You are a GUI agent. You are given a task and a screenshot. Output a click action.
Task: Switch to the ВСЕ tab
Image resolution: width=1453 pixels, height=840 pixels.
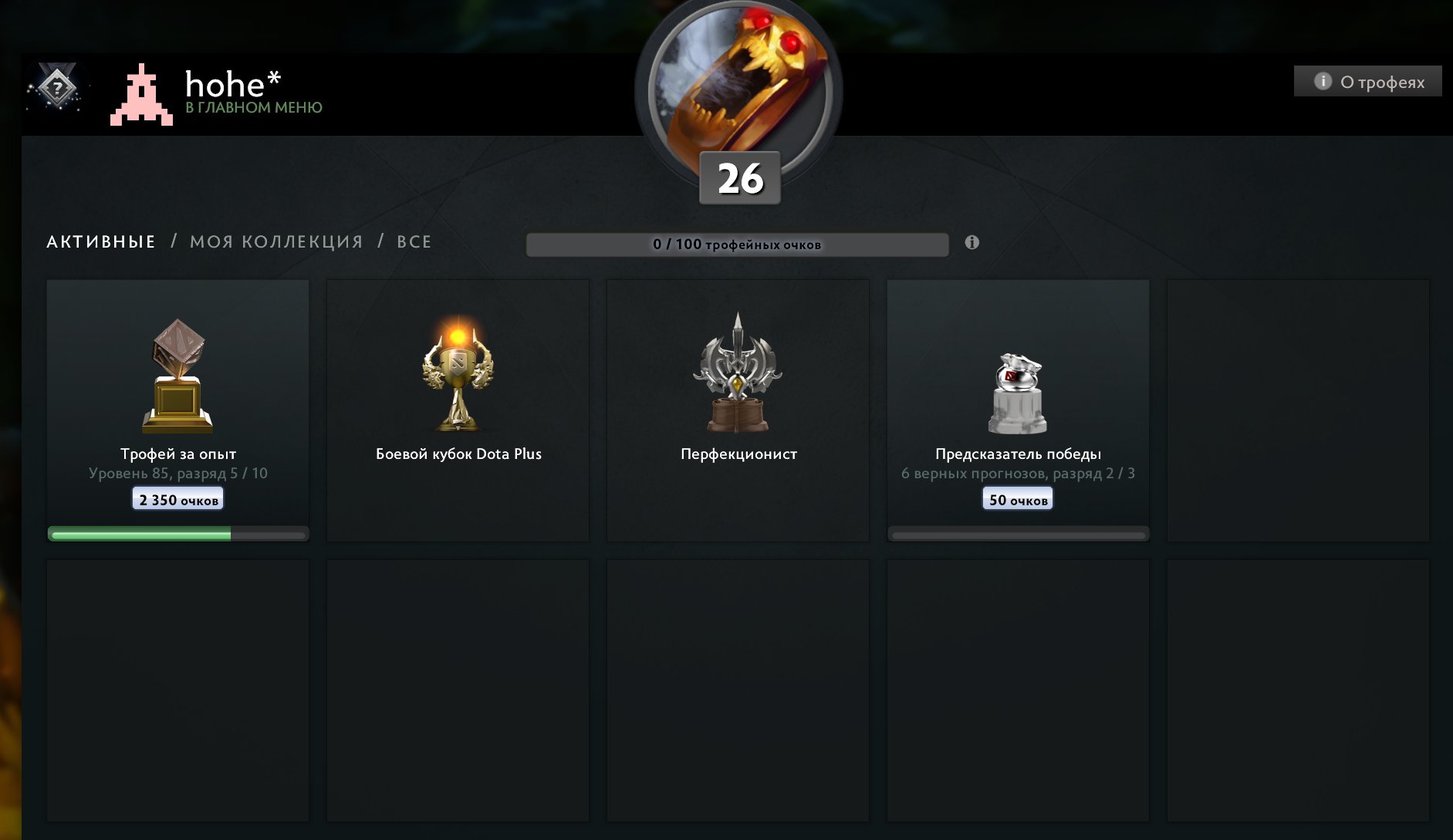click(x=414, y=241)
